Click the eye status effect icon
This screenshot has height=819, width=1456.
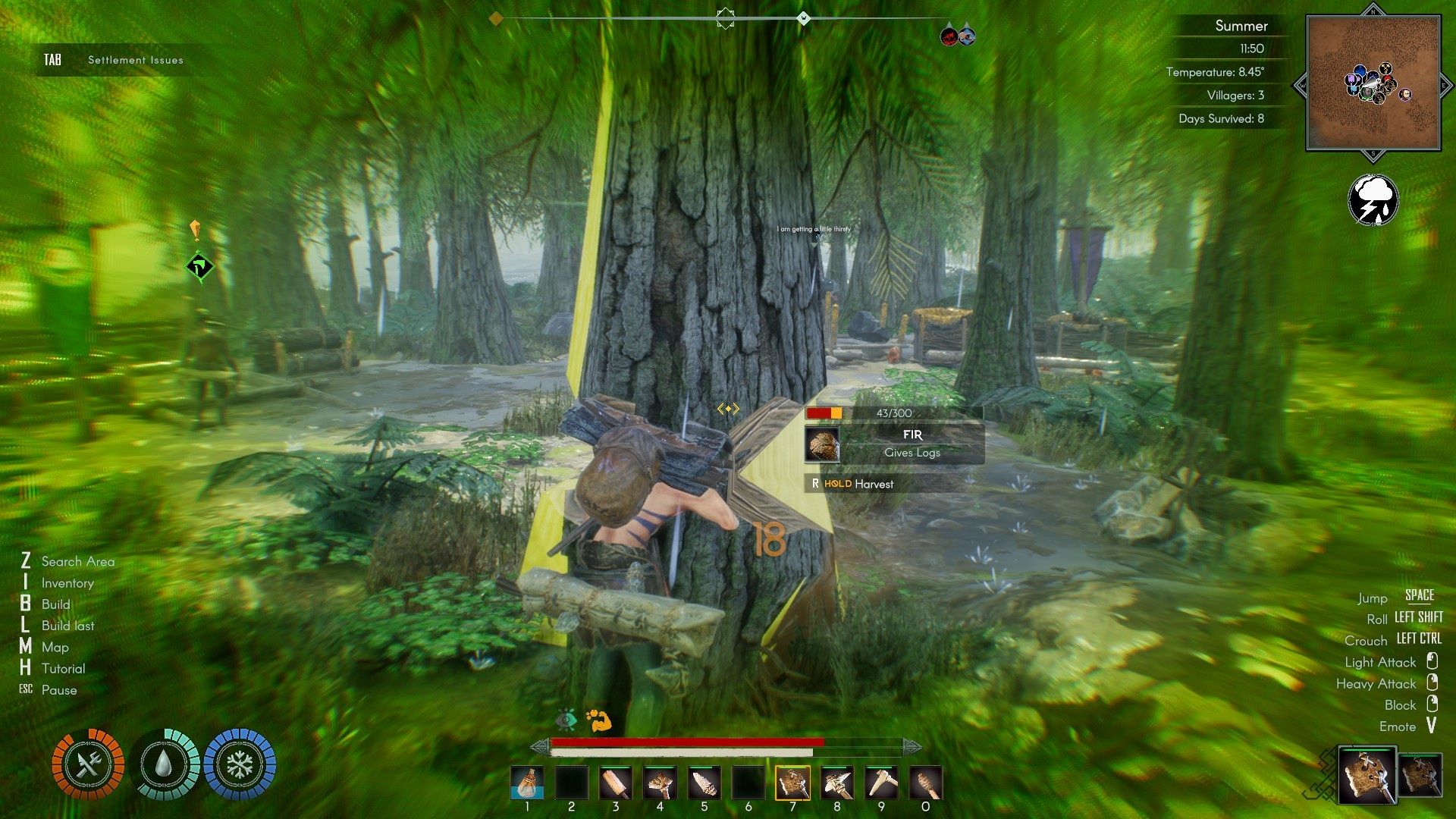pos(566,720)
